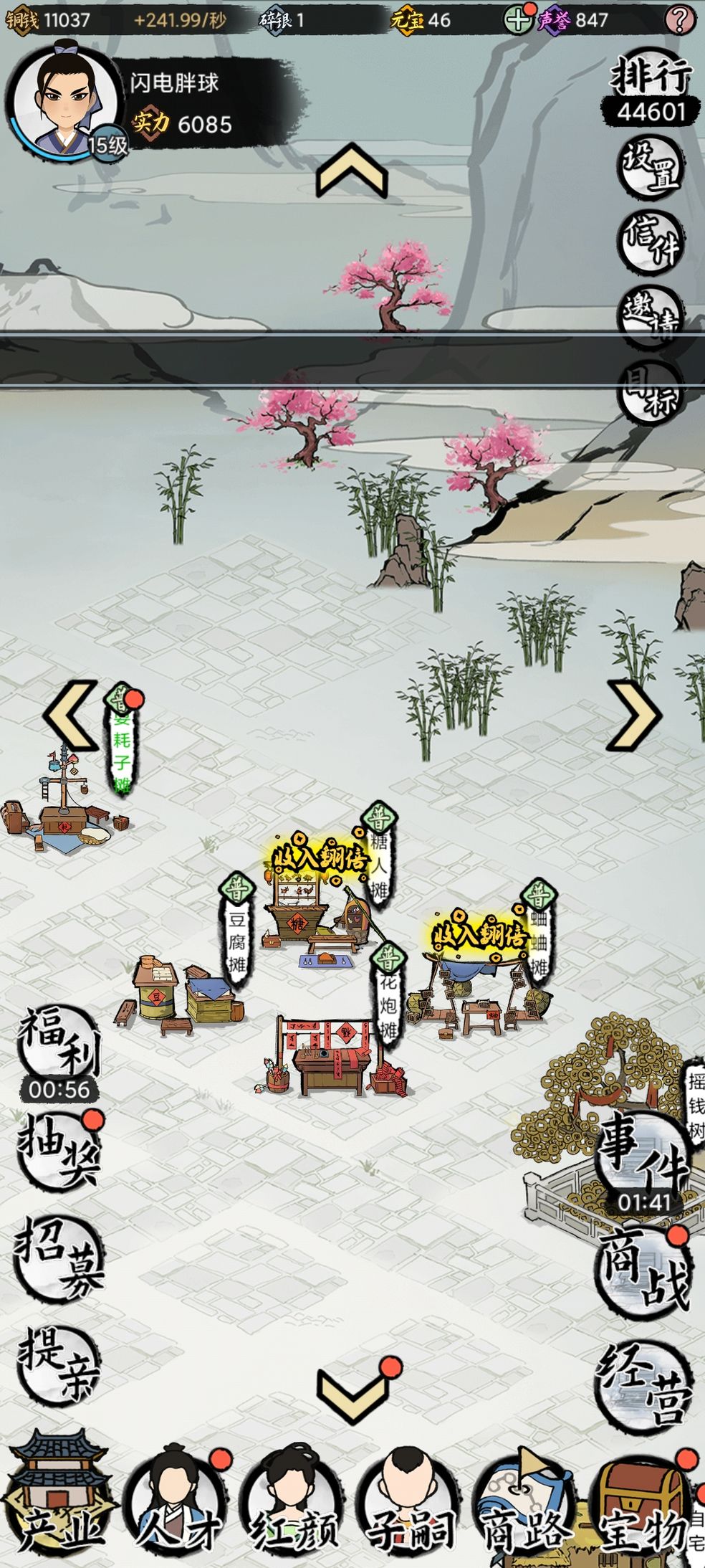Open the 设置 settings menu
Viewport: 705px width, 1568px height.
(651, 166)
